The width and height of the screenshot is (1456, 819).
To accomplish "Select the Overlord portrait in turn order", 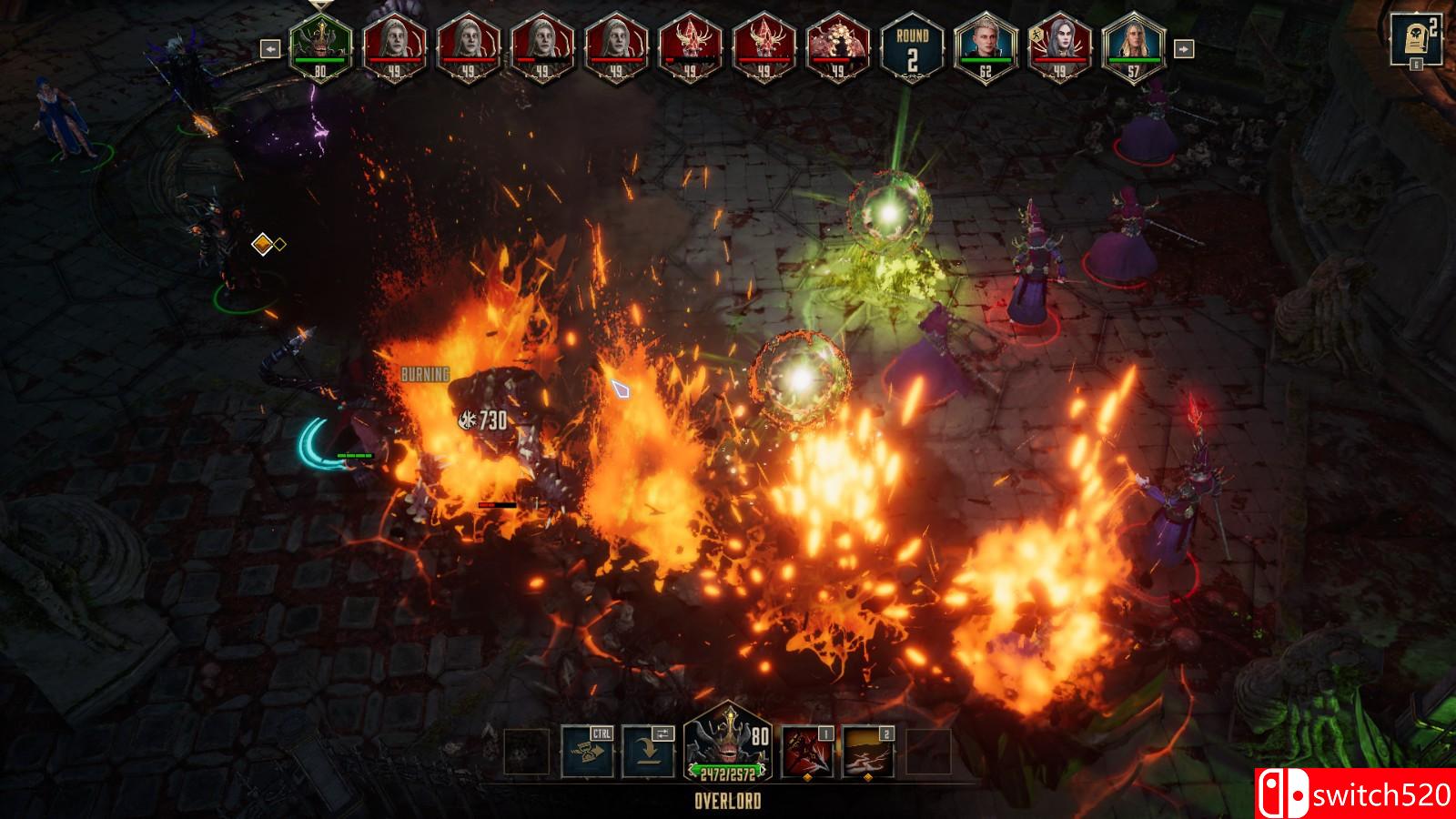I will [320, 47].
